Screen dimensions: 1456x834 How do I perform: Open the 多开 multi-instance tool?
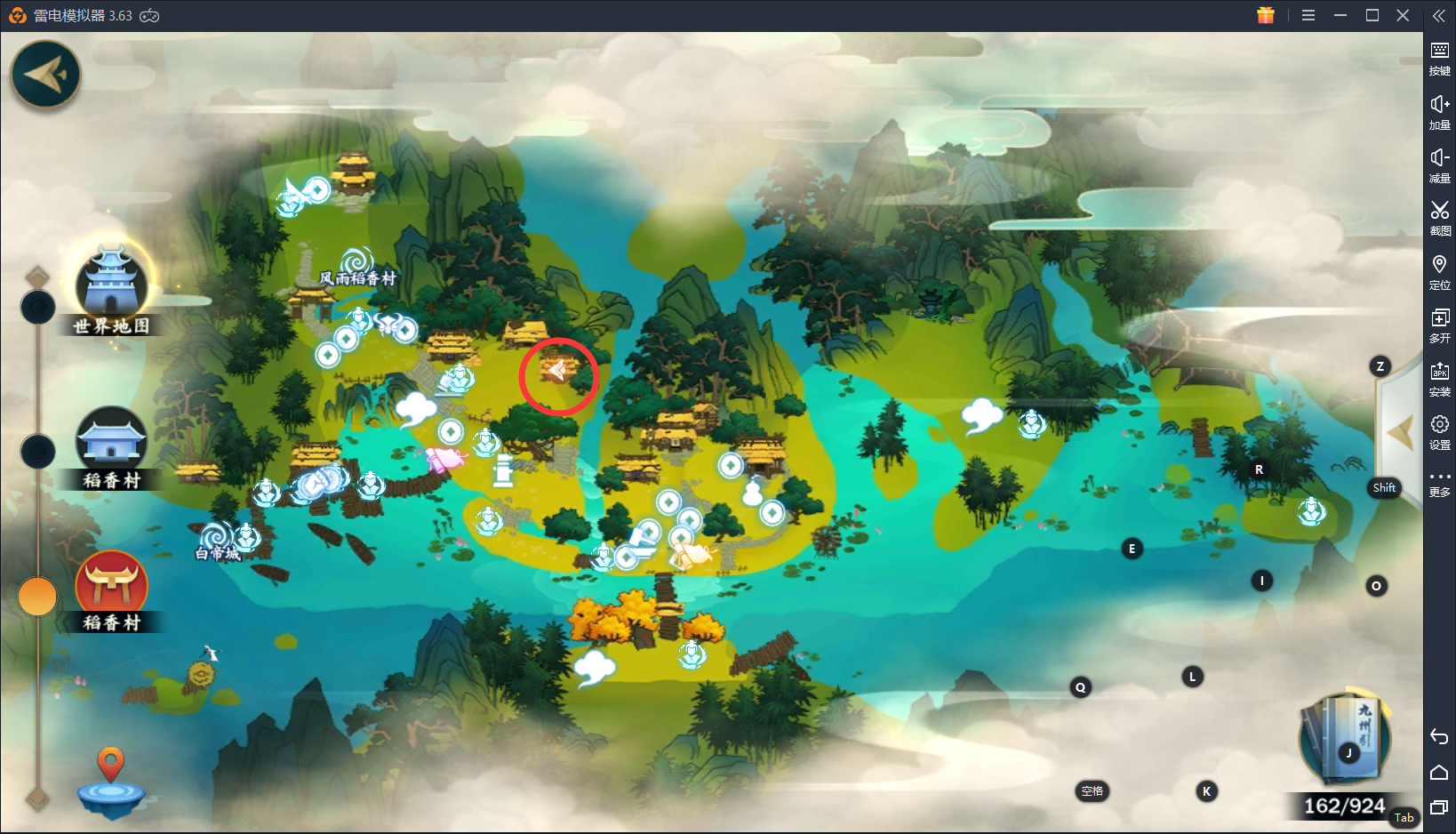(x=1439, y=324)
